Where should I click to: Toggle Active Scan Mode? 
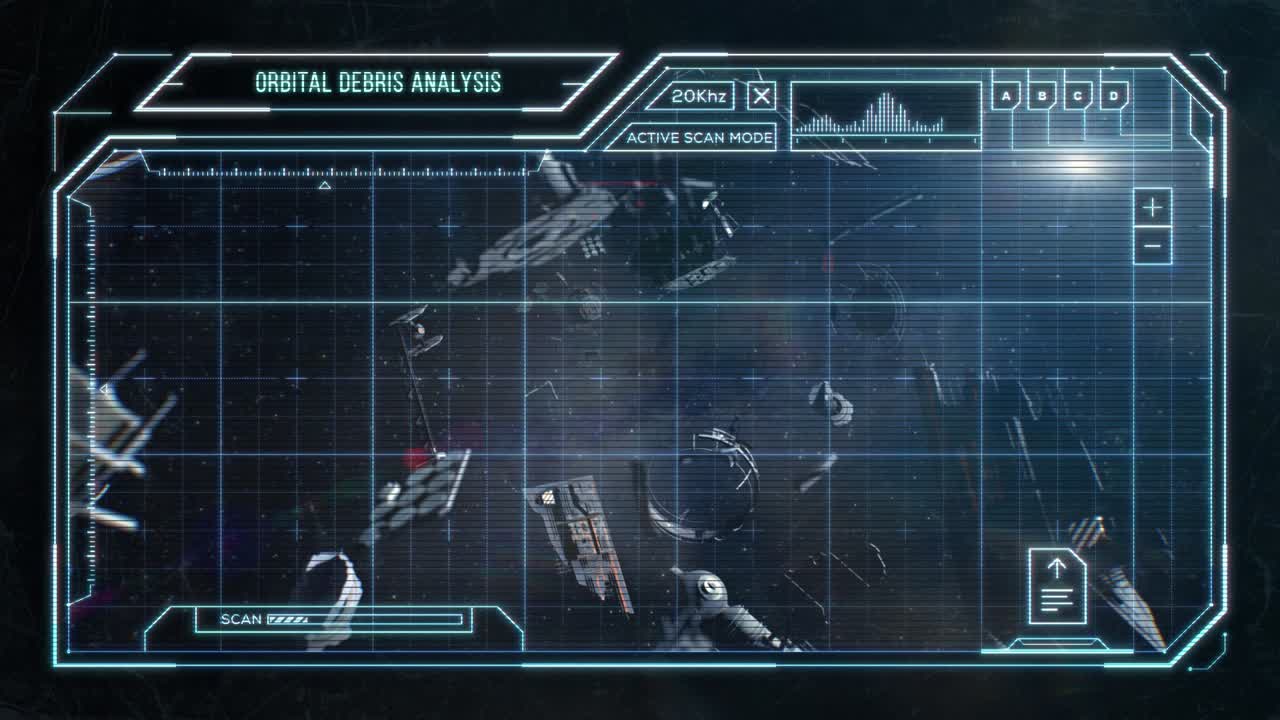click(699, 137)
